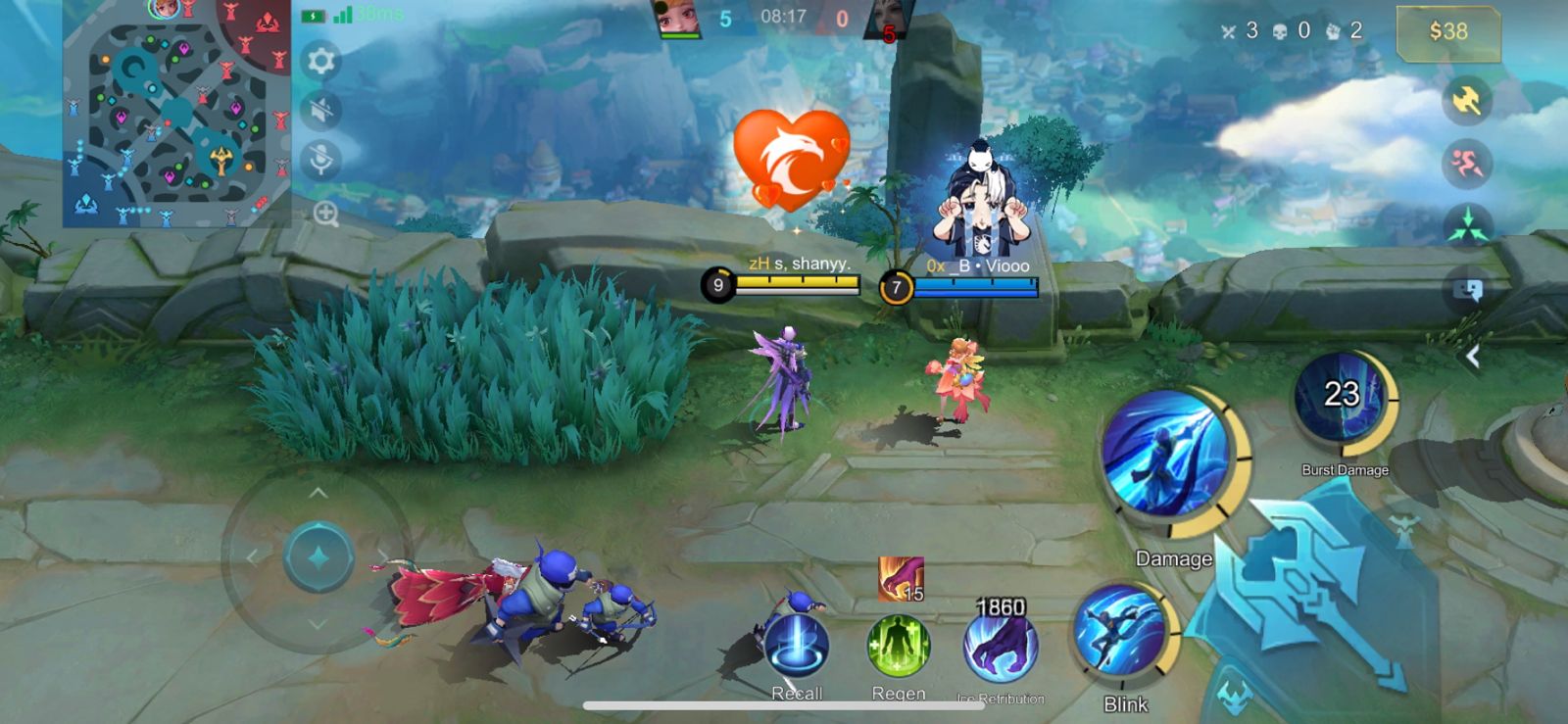Toggle the speaker mute icon
1568x724 pixels.
[320, 110]
